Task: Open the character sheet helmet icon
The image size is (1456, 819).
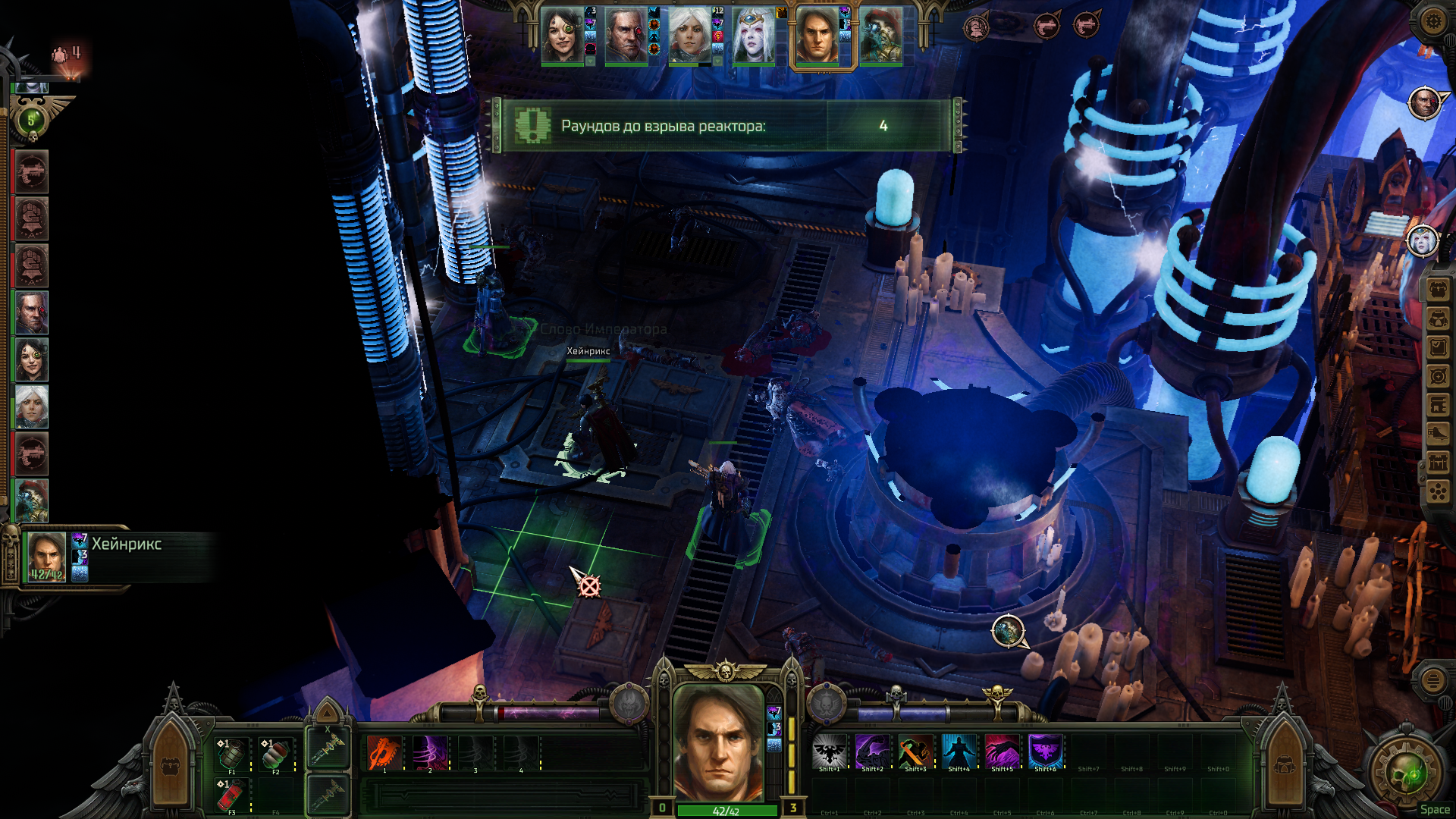Action: pyautogui.click(x=1437, y=319)
